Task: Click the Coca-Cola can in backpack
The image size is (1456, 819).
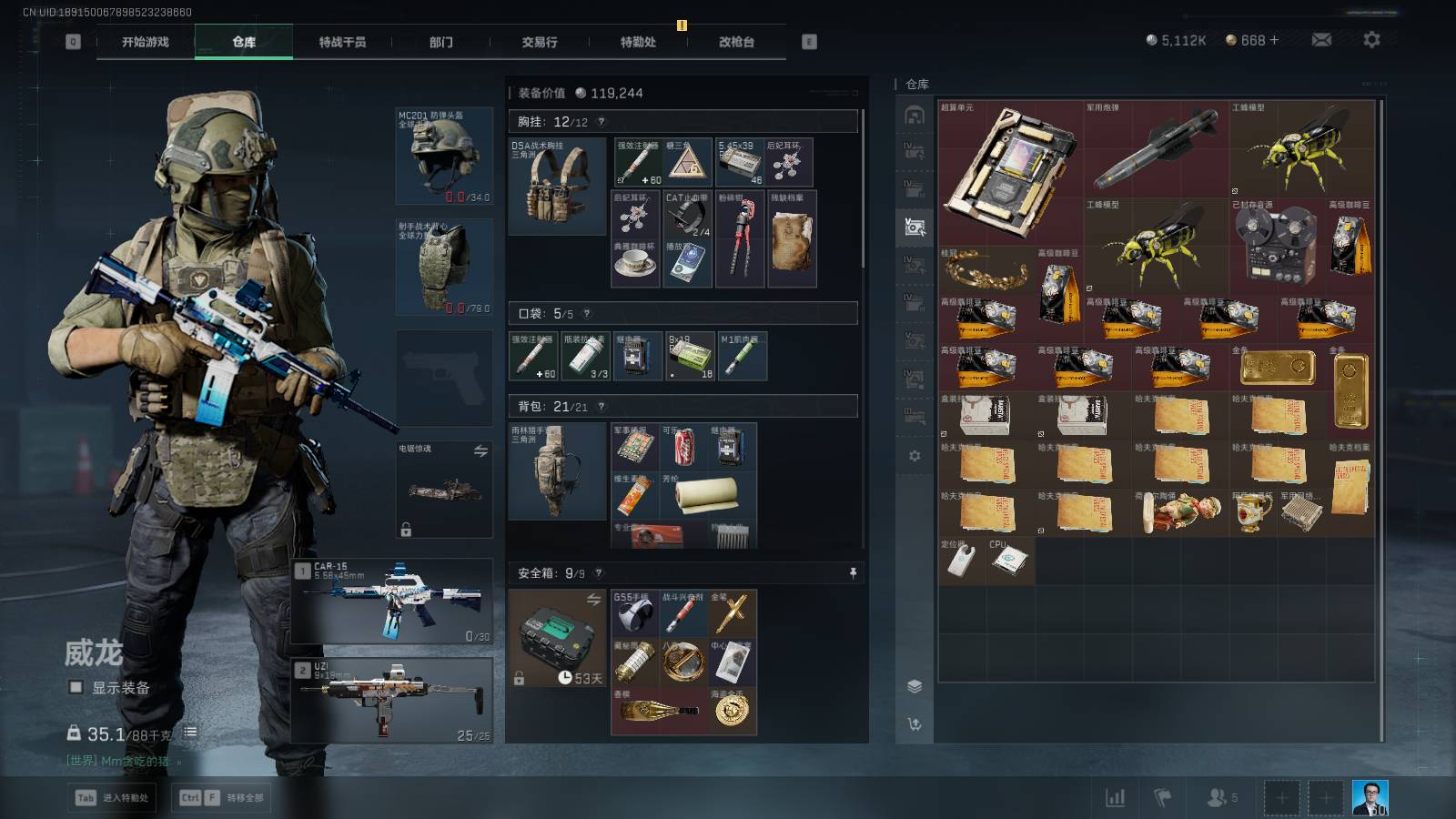Action: coord(684,447)
